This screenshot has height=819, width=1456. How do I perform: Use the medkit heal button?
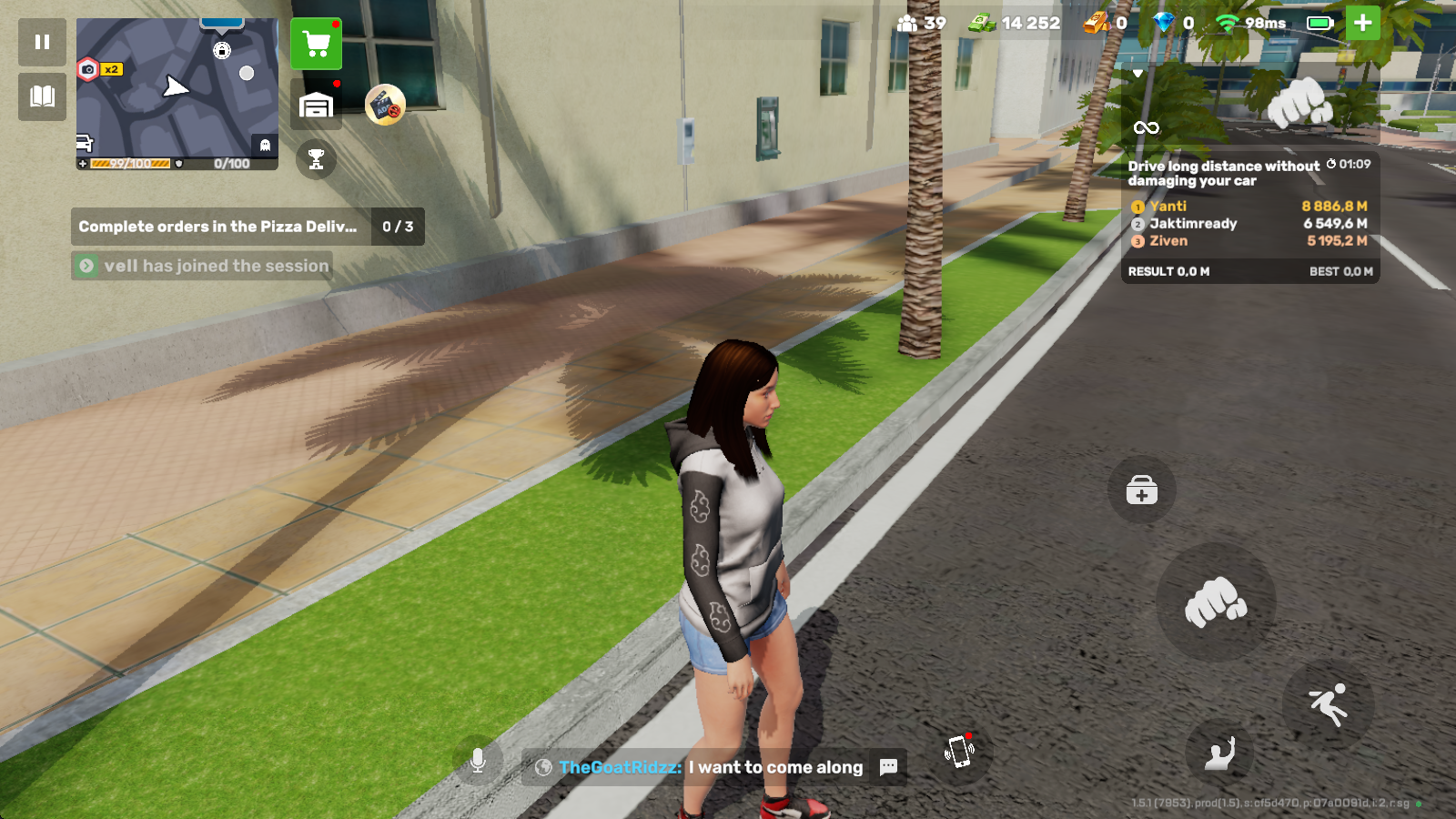pyautogui.click(x=1141, y=490)
